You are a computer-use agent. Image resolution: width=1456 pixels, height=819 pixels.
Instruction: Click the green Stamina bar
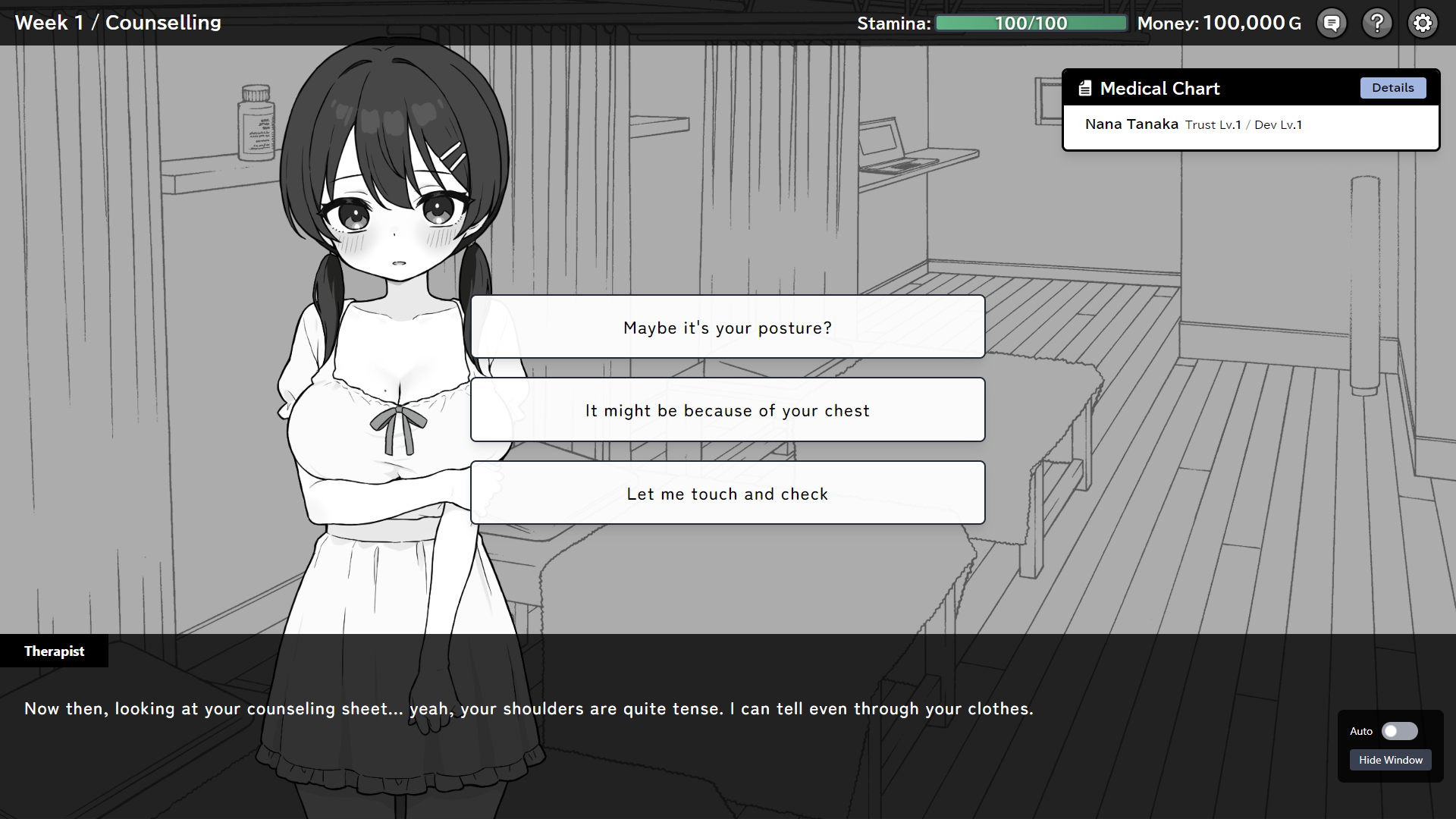point(1031,23)
